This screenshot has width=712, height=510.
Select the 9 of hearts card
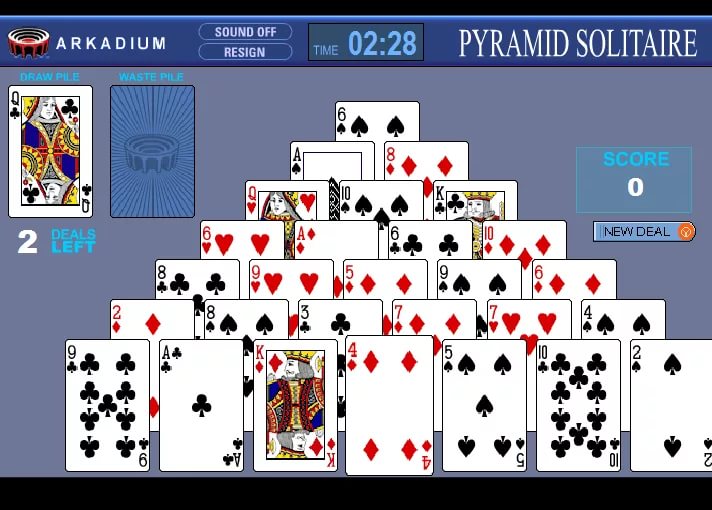[x=290, y=279]
